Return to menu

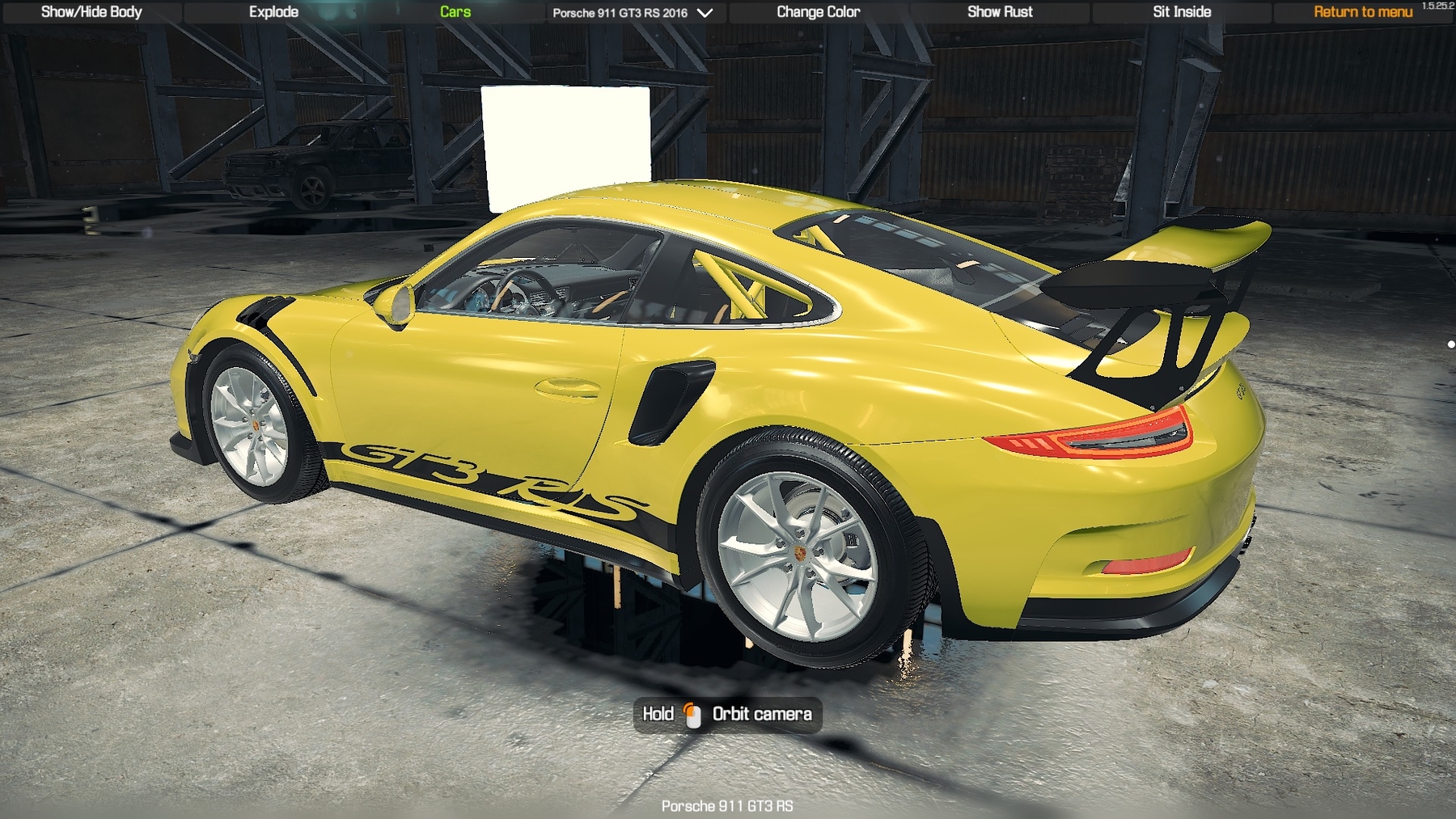1363,12
